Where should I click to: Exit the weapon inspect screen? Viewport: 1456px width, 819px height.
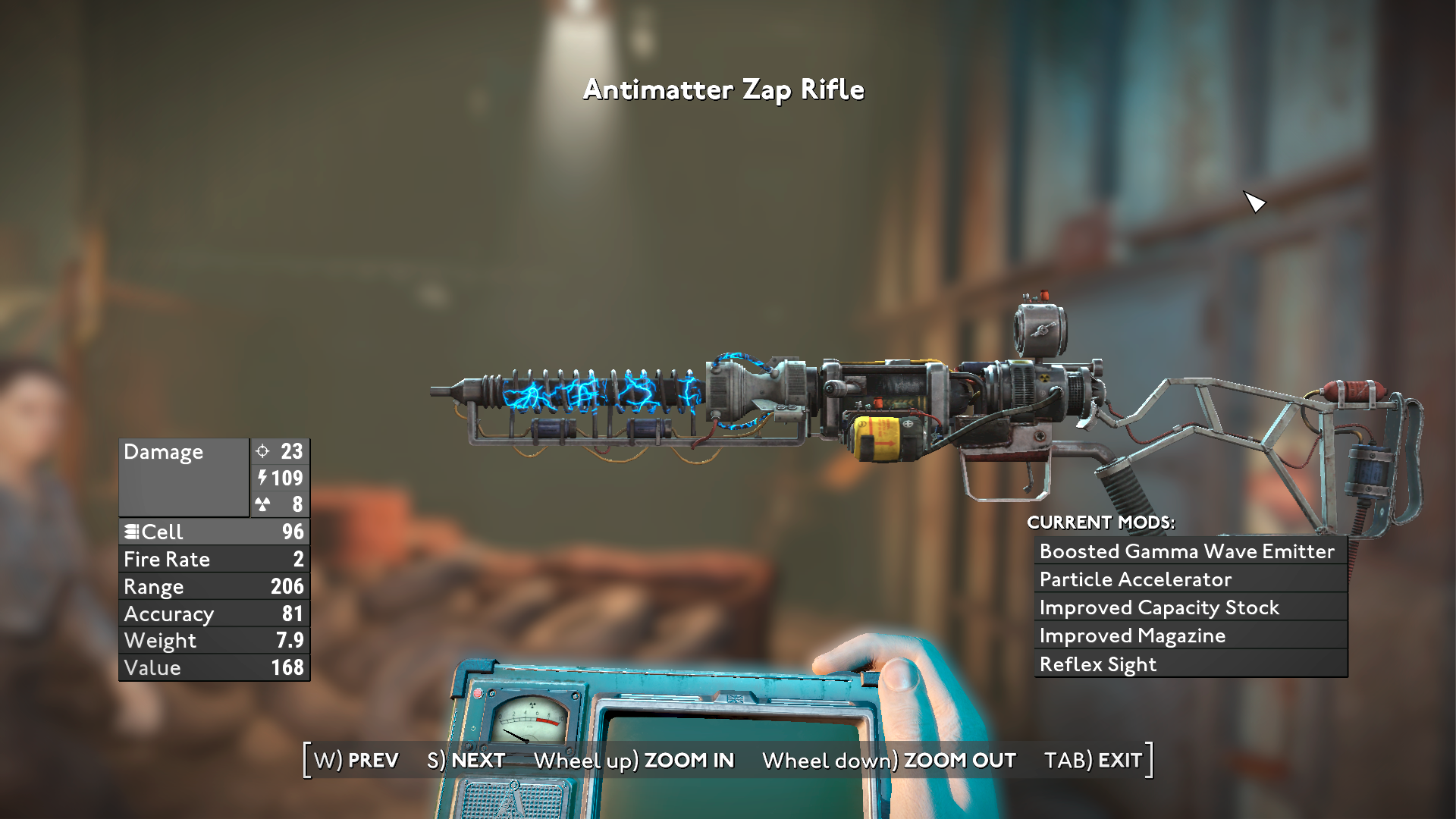tap(1093, 760)
